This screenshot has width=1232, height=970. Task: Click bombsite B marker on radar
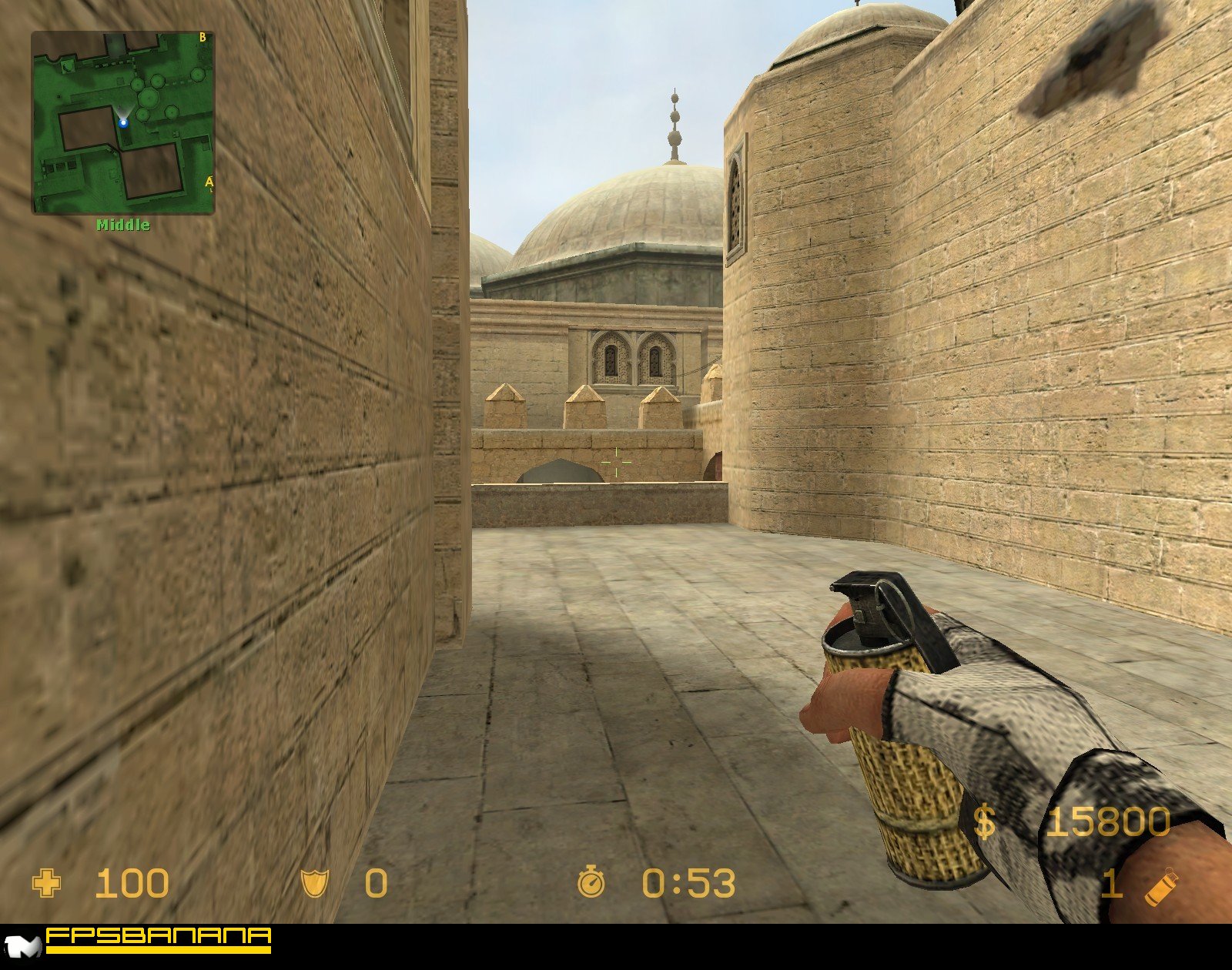pos(202,35)
